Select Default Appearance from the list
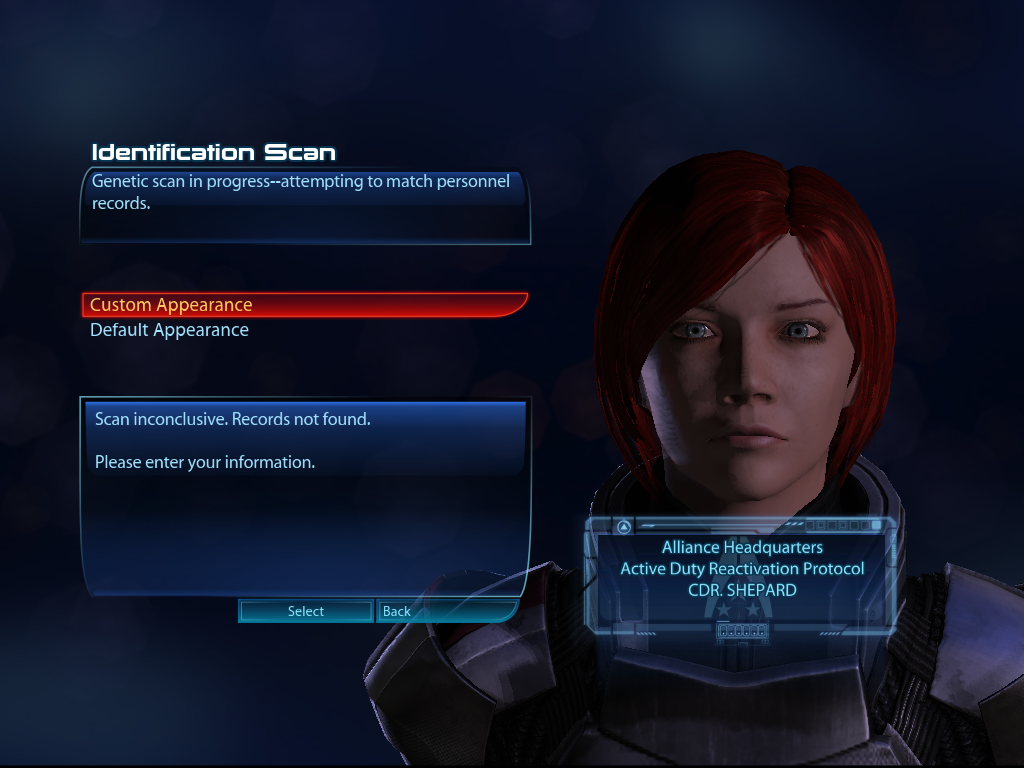The height and width of the screenshot is (768, 1024). point(169,330)
